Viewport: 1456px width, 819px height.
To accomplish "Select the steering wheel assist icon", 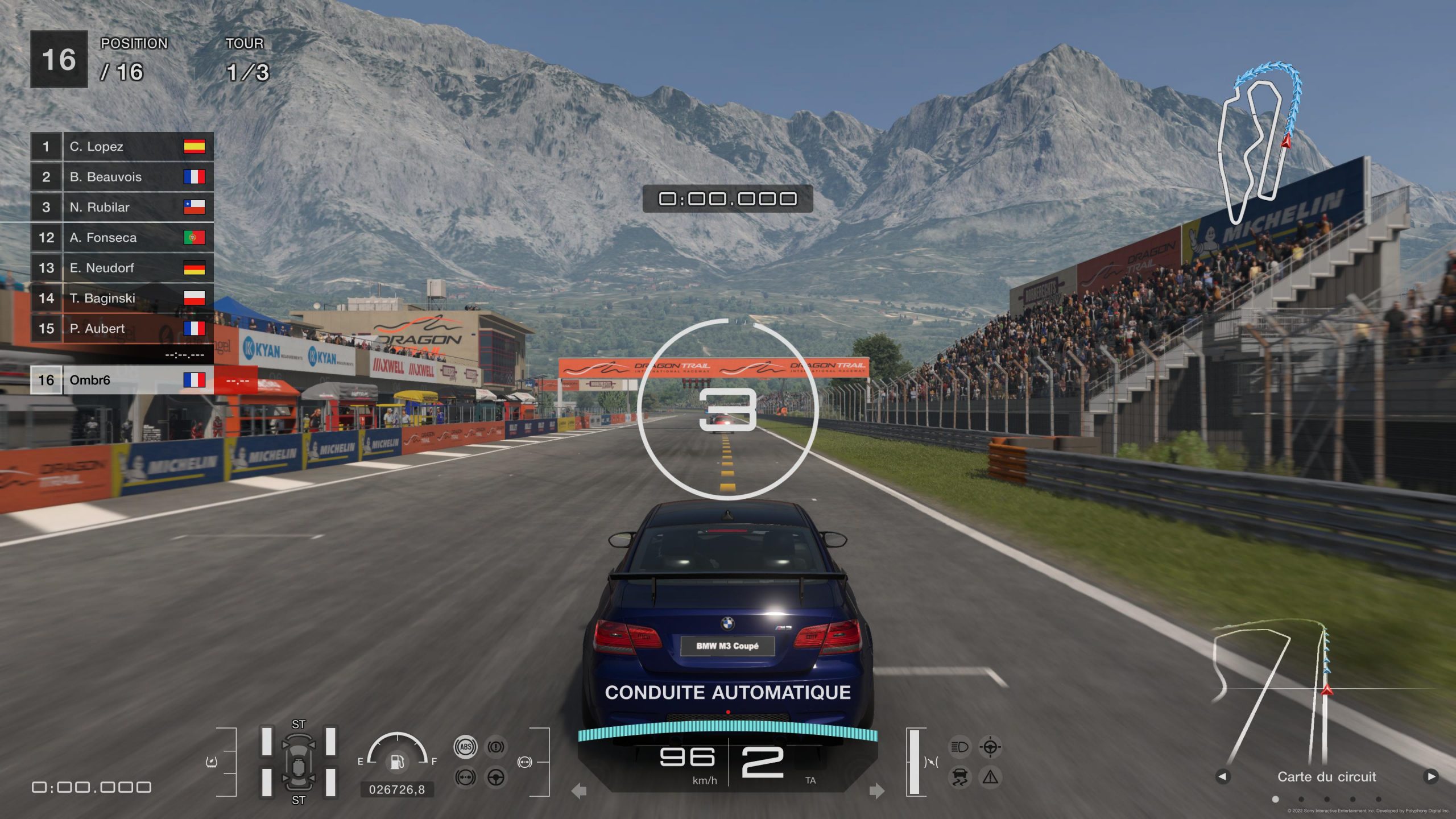I will click(496, 777).
